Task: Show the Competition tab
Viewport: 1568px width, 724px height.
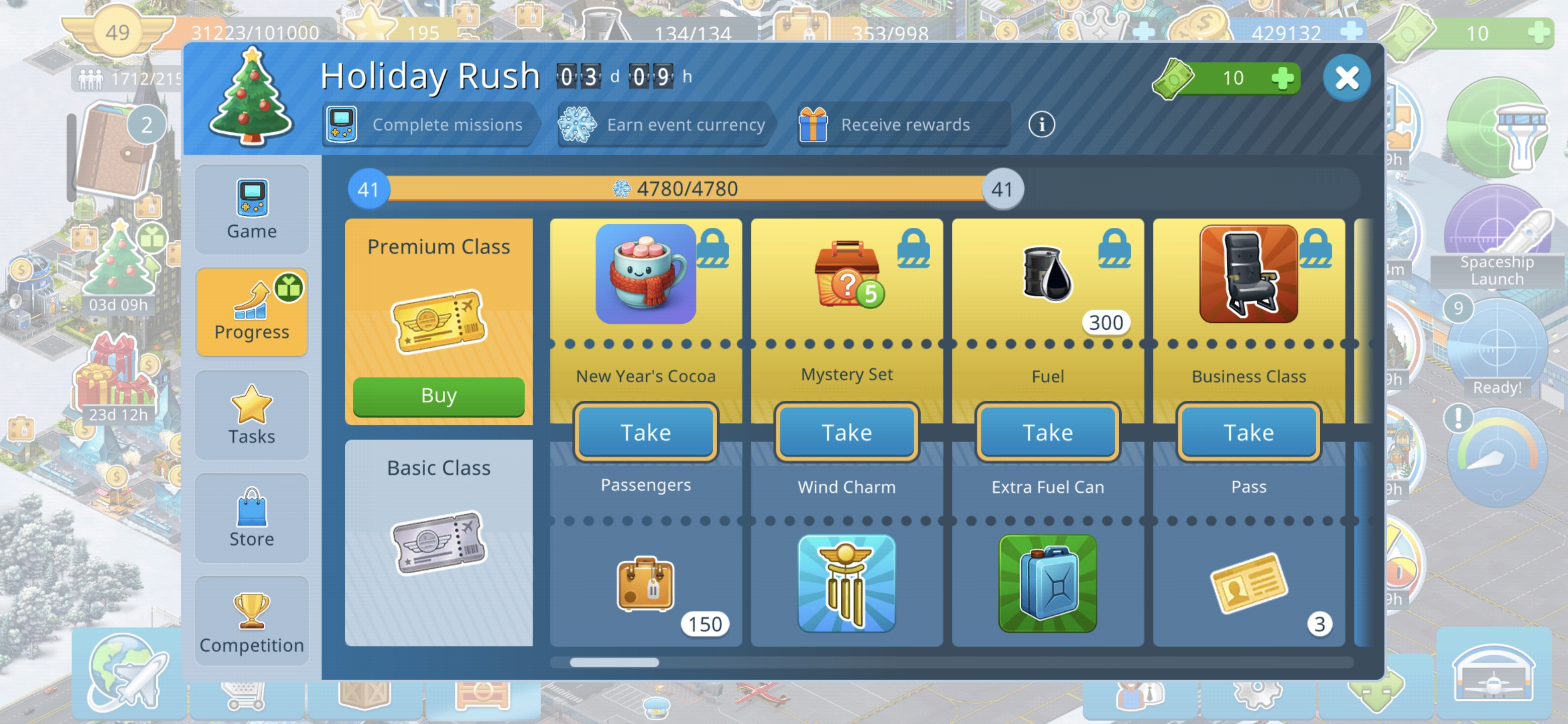Action: [x=251, y=621]
